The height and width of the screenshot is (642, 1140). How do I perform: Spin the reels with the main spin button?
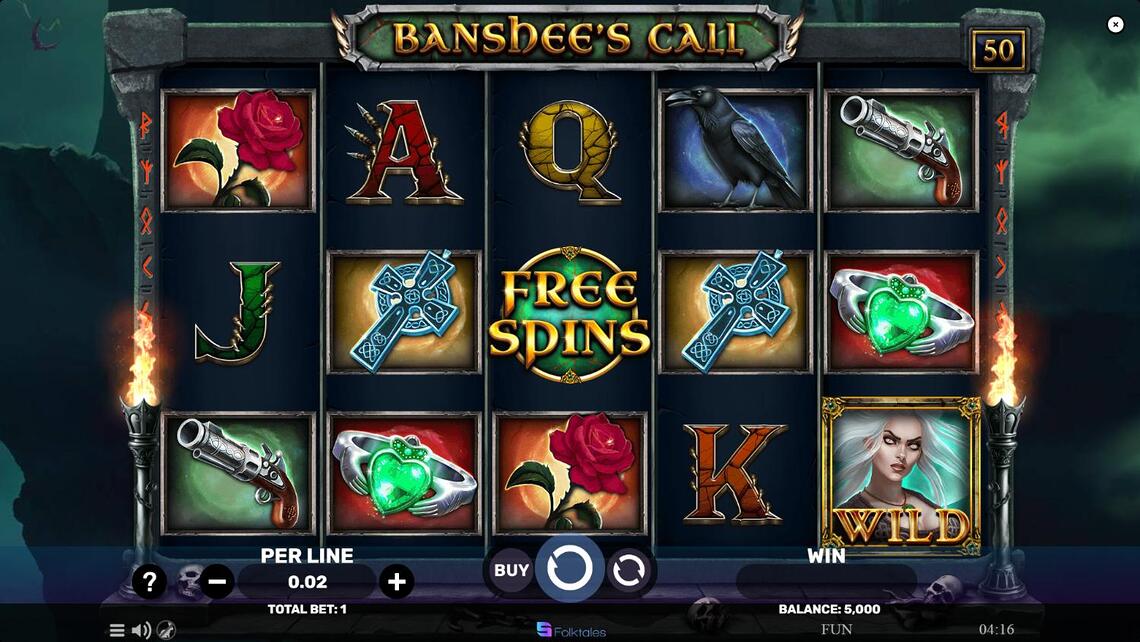point(570,570)
